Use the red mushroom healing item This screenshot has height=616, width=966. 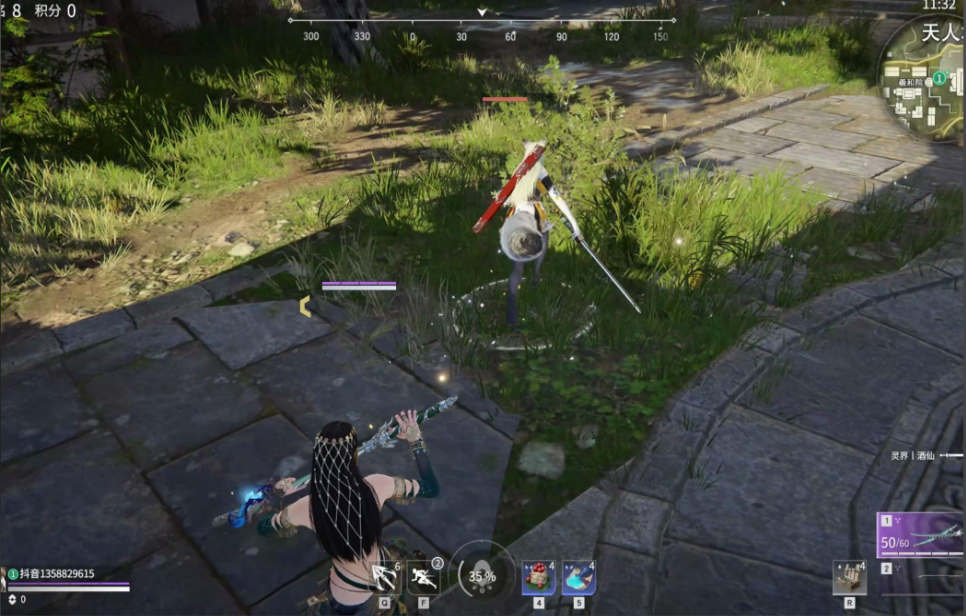[x=538, y=577]
